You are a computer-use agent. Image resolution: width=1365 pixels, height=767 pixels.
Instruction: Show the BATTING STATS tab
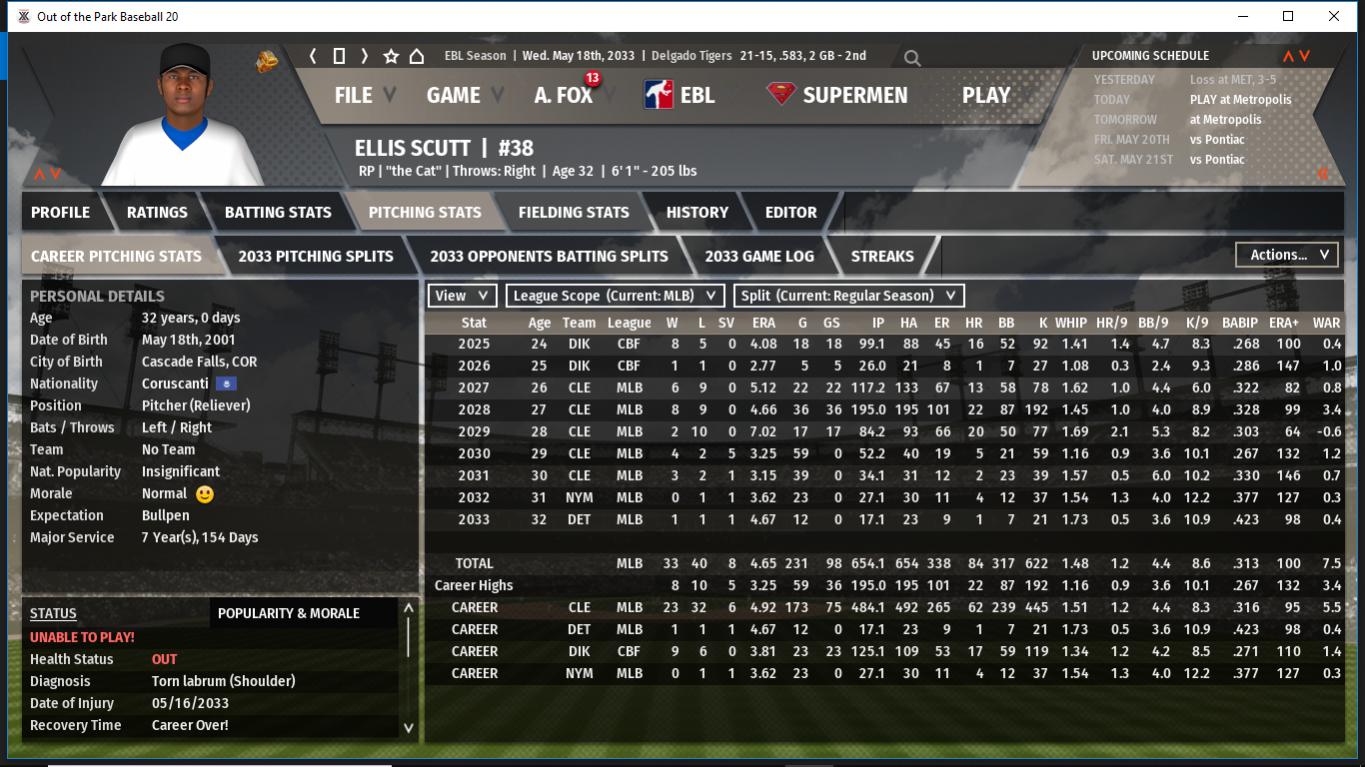(277, 212)
